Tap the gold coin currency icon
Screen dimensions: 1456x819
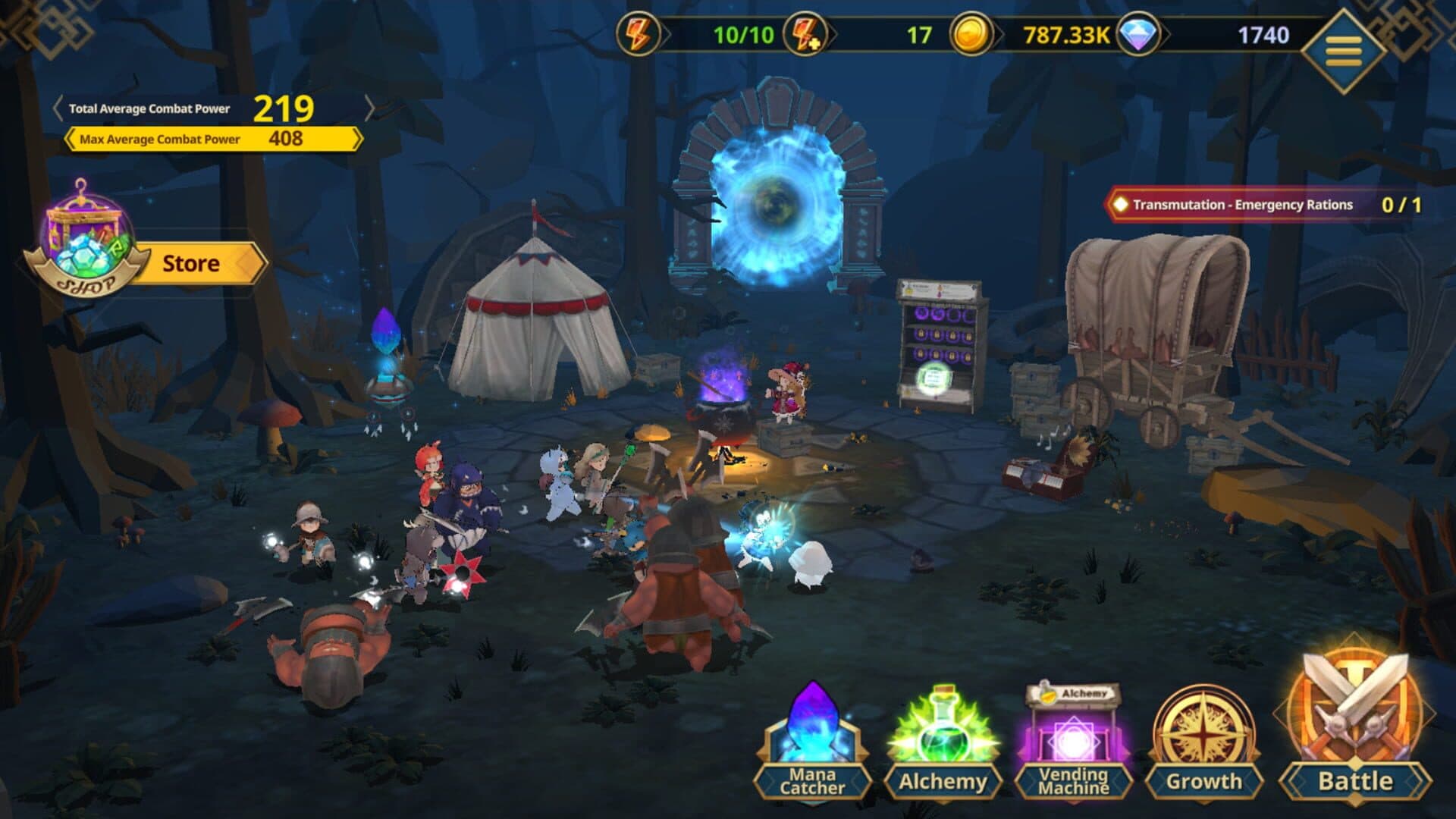coord(971,35)
